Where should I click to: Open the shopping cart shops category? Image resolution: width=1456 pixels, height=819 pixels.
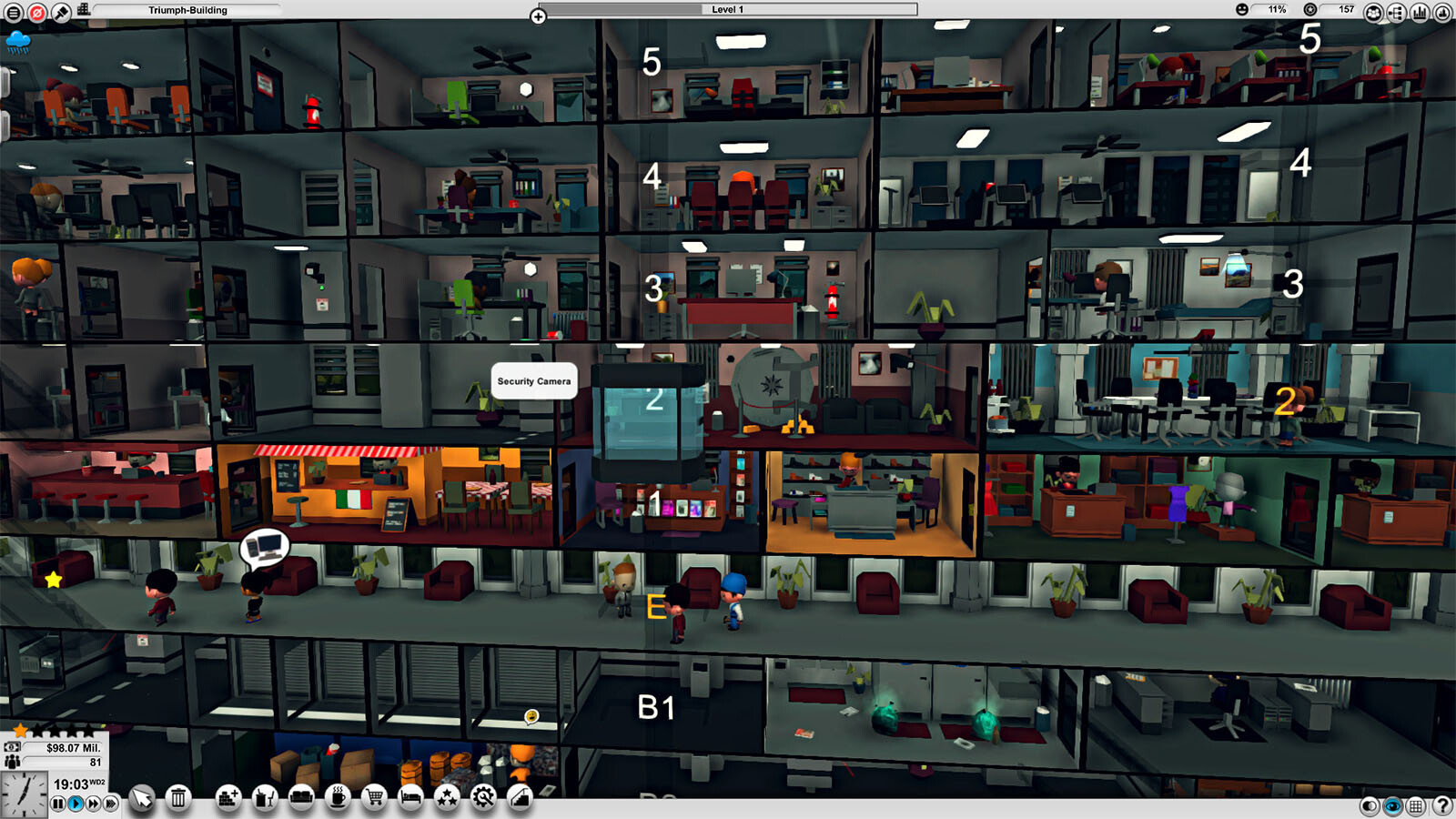pos(374,798)
